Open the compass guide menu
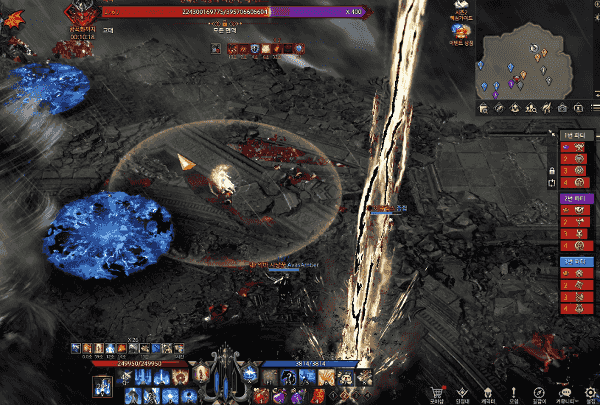The width and height of the screenshot is (600, 405). (x=539, y=392)
